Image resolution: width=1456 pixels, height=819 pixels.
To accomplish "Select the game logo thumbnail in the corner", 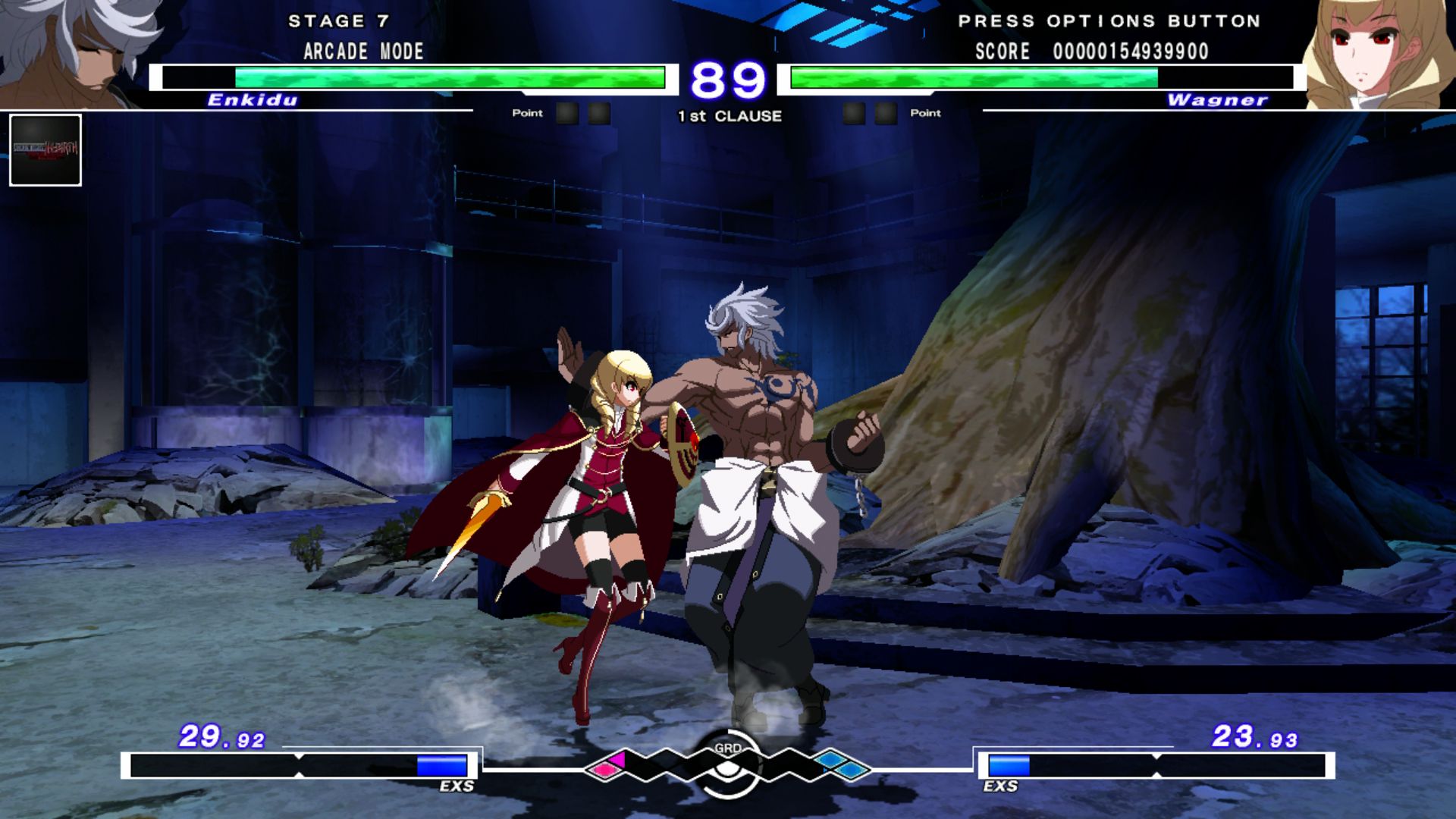I will (x=45, y=150).
